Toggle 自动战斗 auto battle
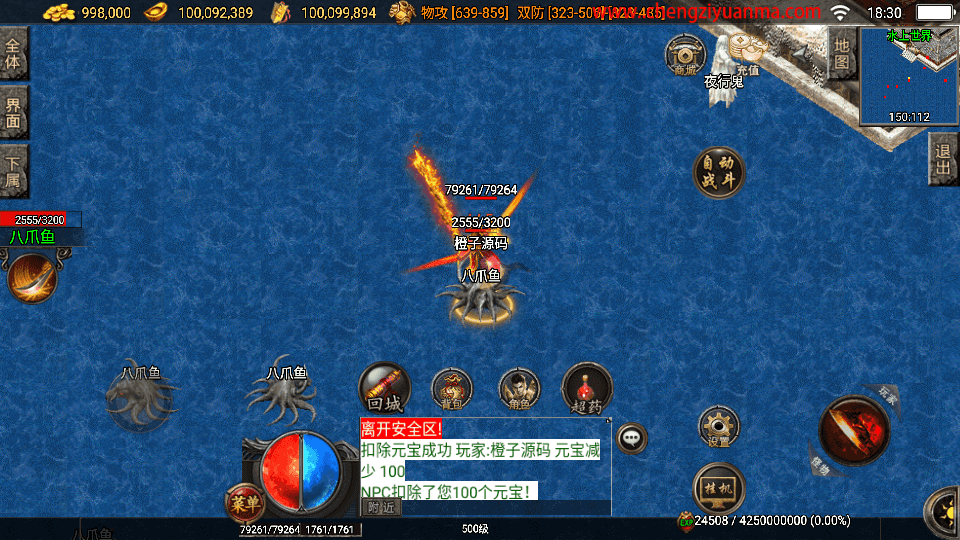 tap(718, 172)
